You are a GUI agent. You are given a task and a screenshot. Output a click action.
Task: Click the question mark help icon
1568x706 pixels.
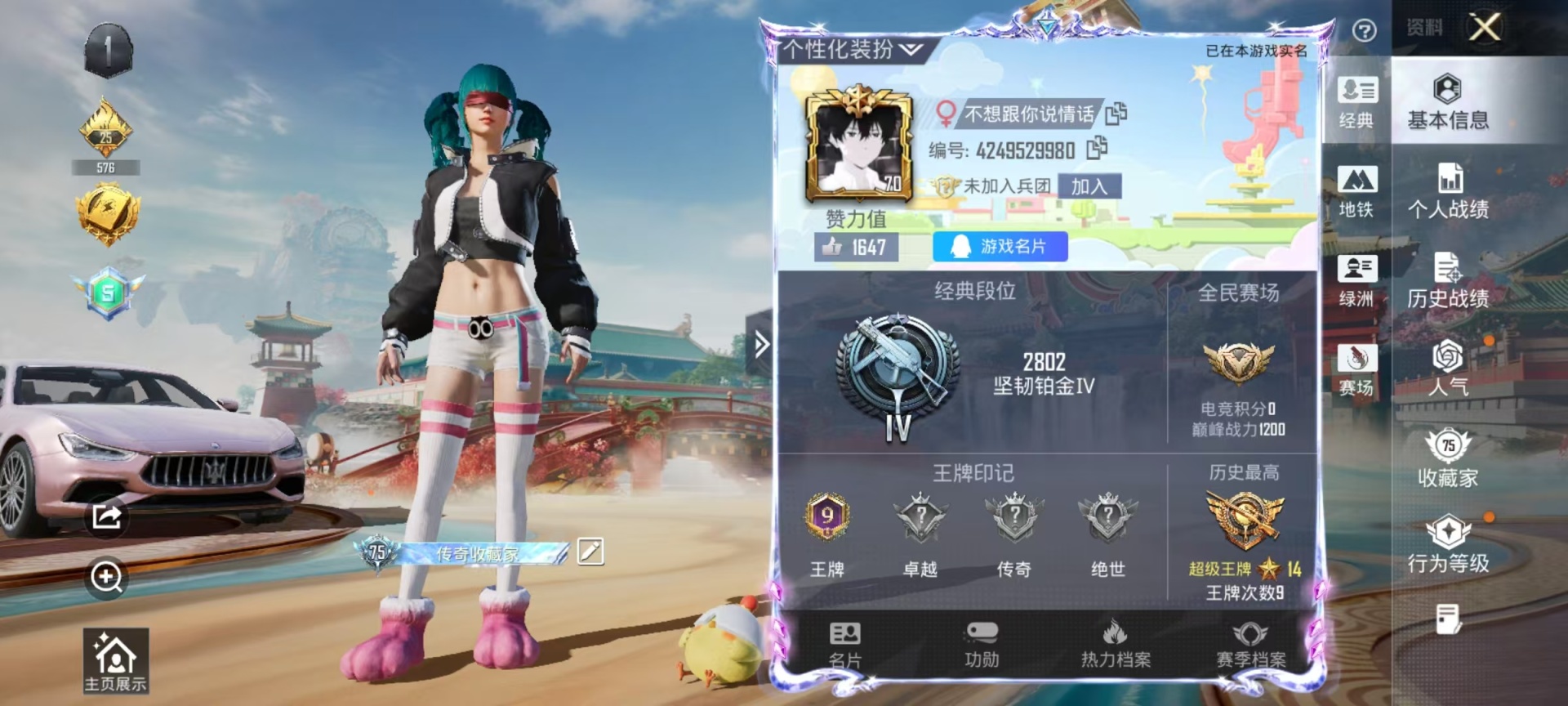point(1364,30)
